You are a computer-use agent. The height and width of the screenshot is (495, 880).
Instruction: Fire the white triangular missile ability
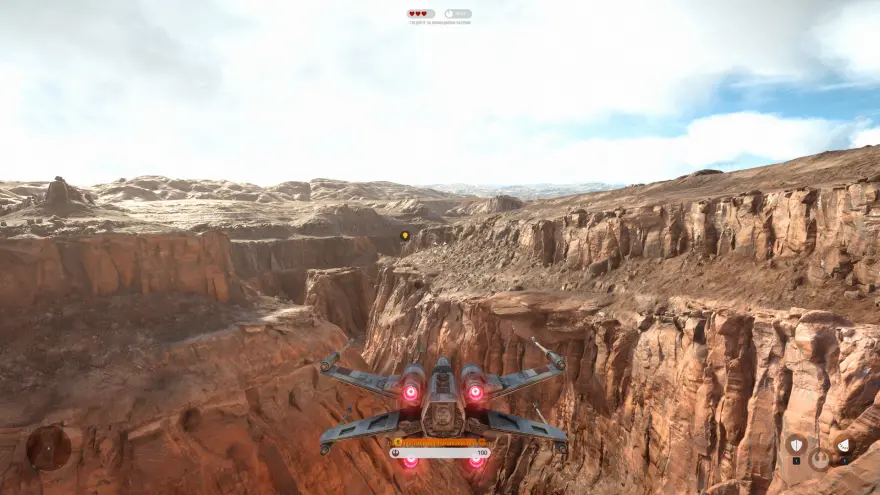[x=843, y=445]
